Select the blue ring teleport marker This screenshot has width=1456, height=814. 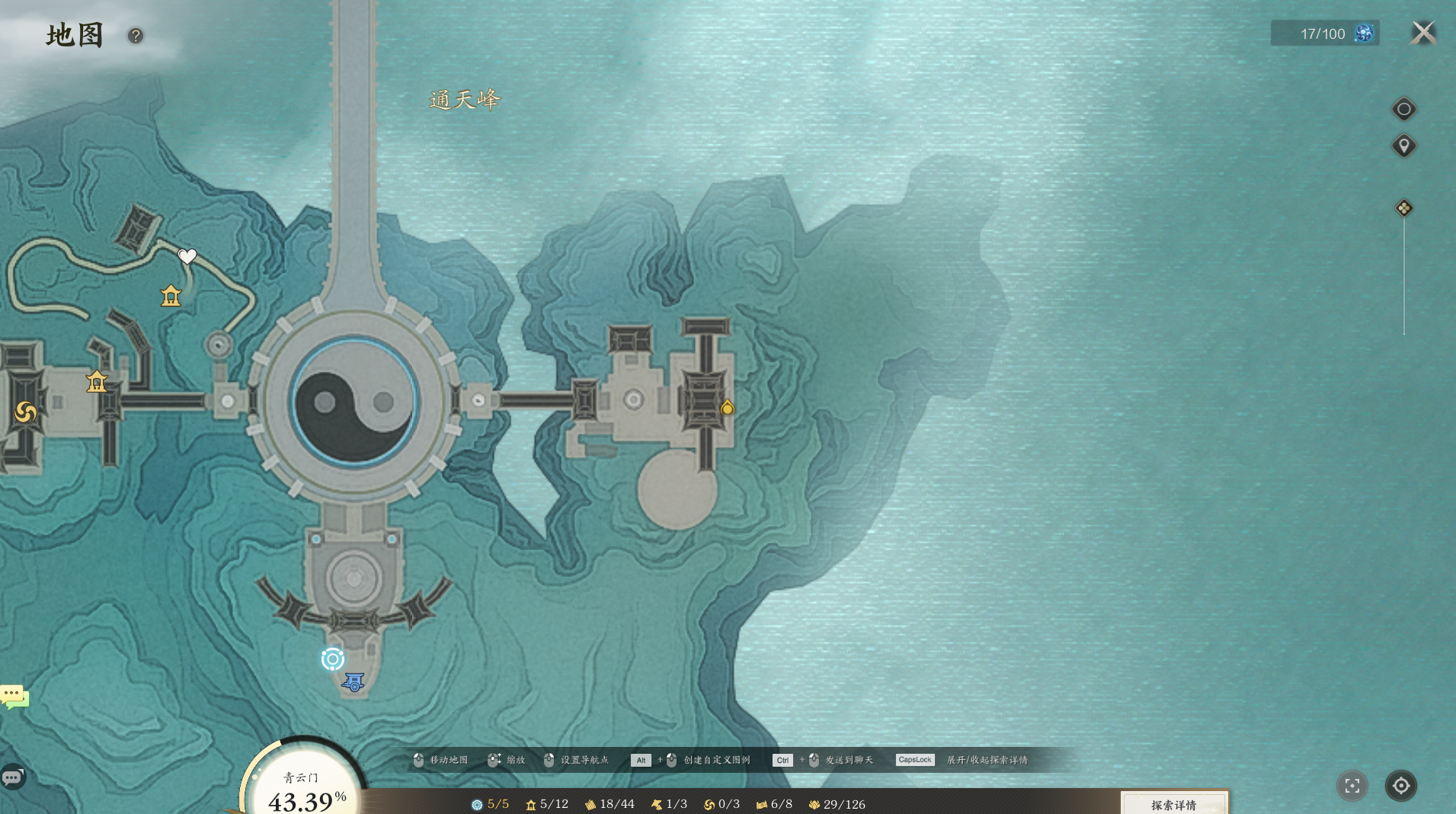333,659
